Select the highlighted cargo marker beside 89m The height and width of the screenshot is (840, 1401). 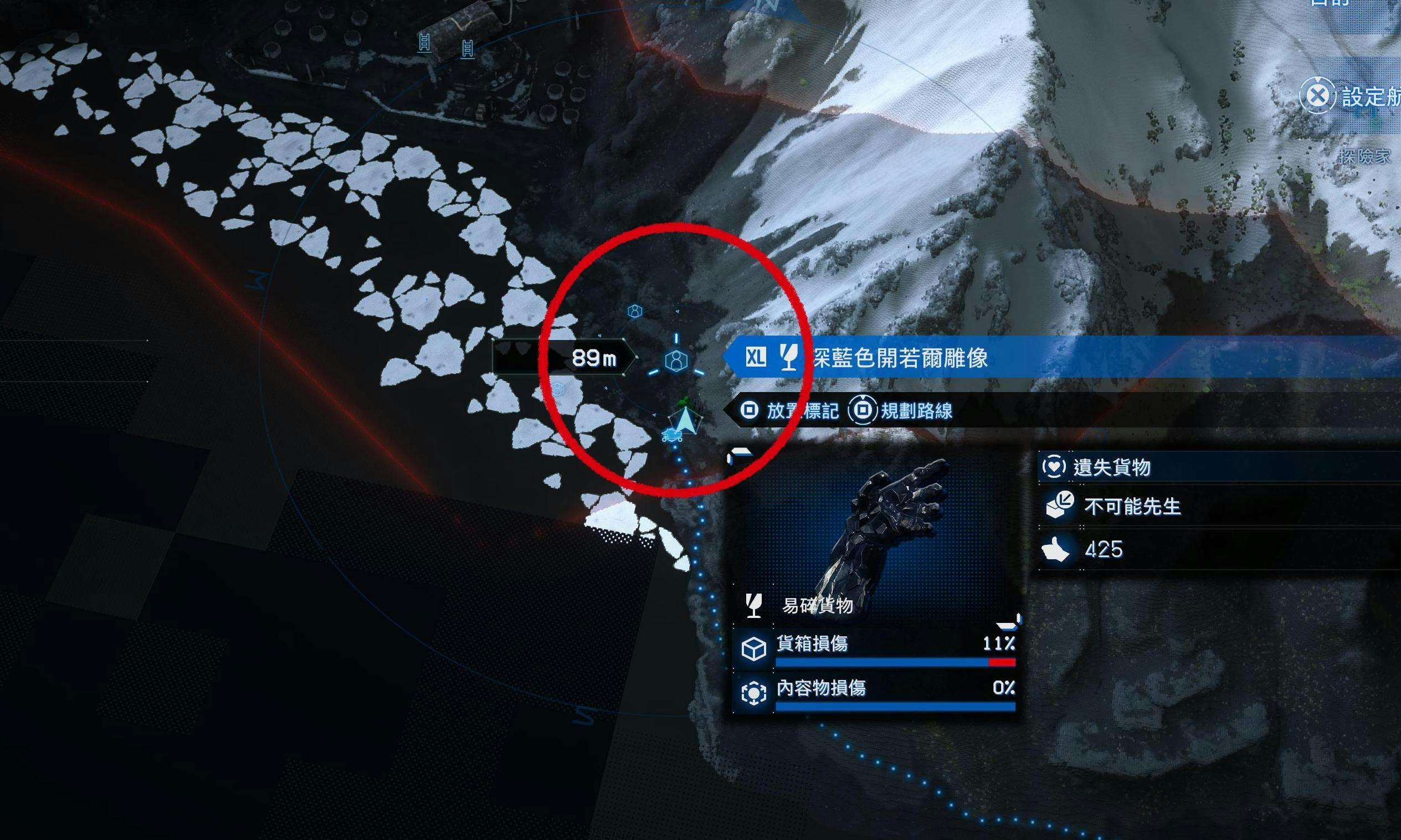pyautogui.click(x=676, y=360)
